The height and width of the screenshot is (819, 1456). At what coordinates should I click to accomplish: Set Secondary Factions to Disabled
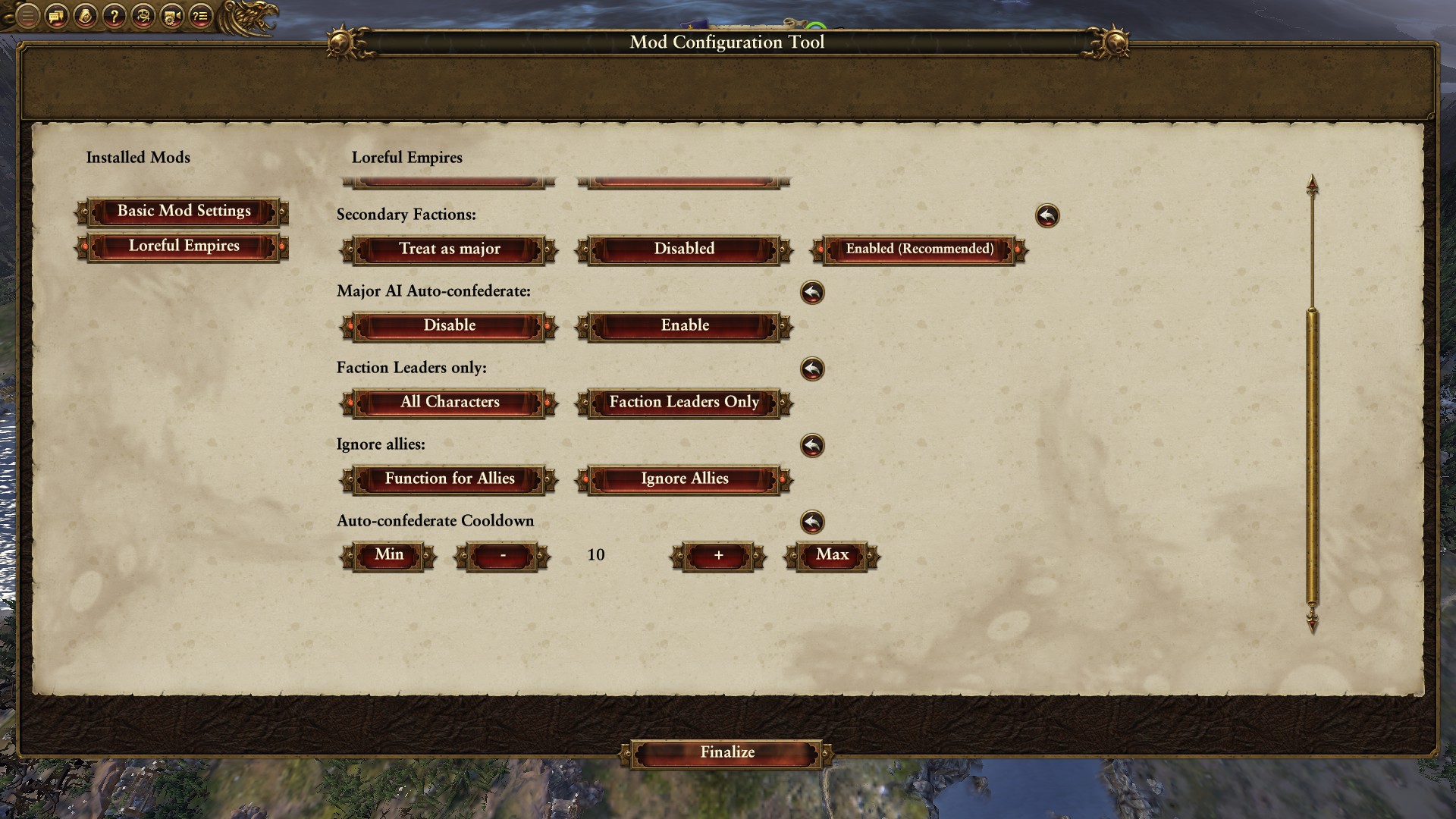(684, 249)
